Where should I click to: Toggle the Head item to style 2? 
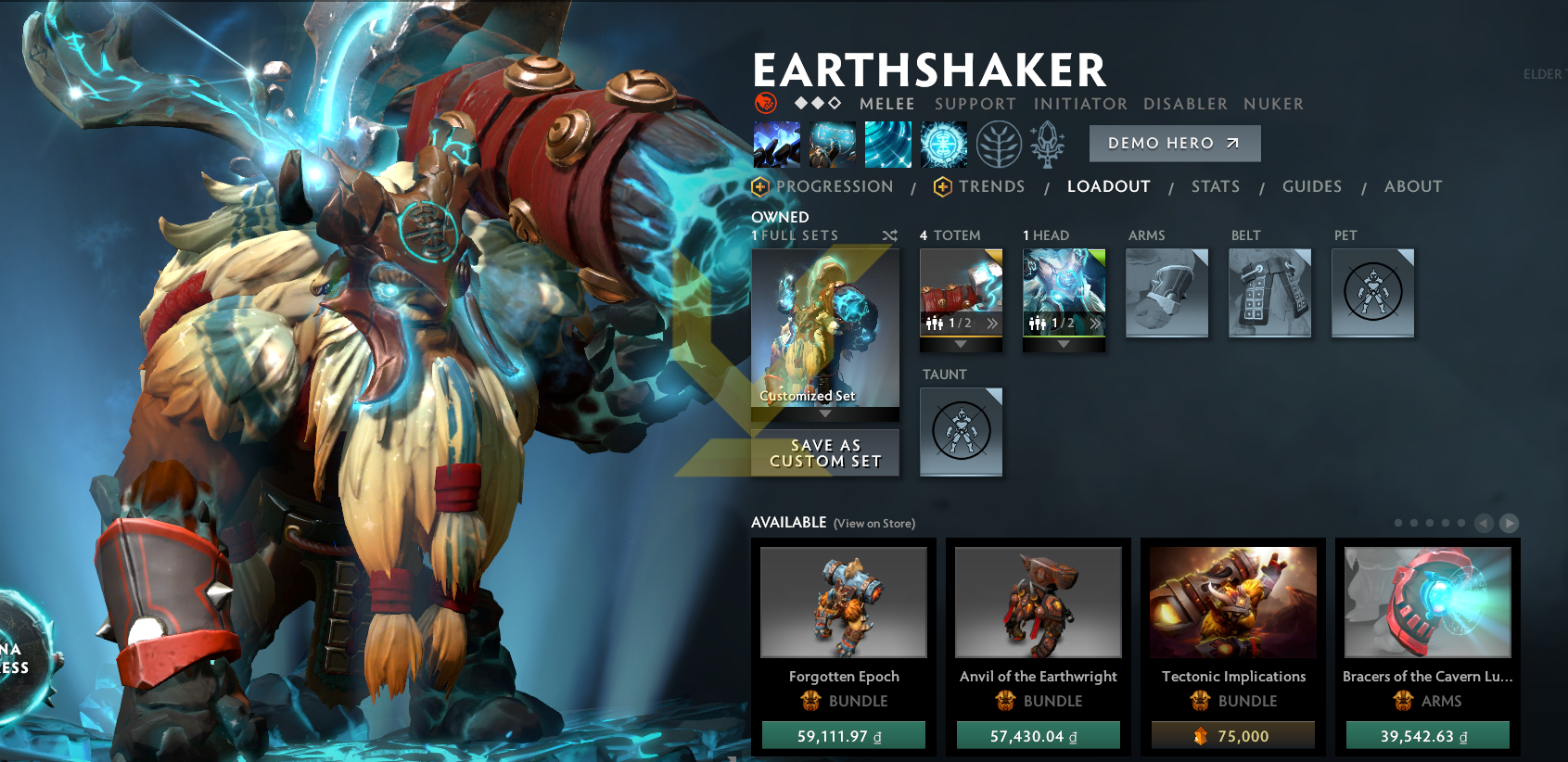1095,324
